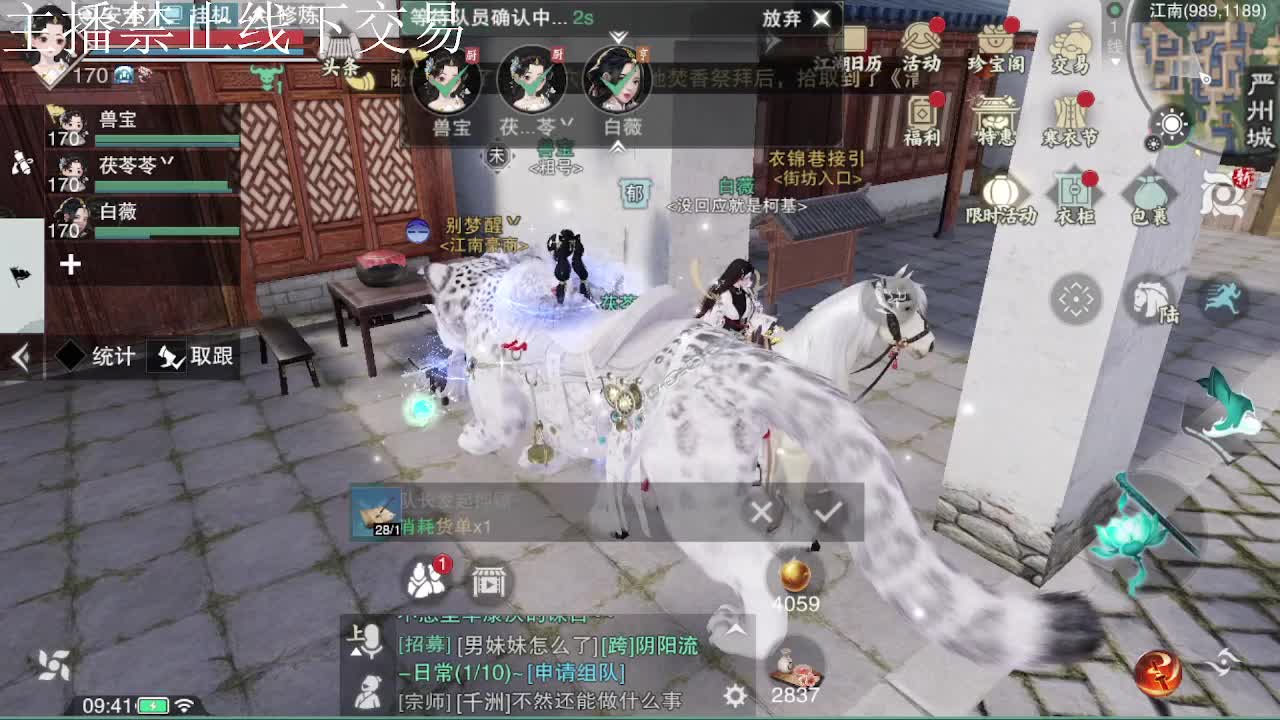This screenshot has height=720, width=1280.
Task: Open the 限时活动 lantern icon
Action: (x=1003, y=188)
